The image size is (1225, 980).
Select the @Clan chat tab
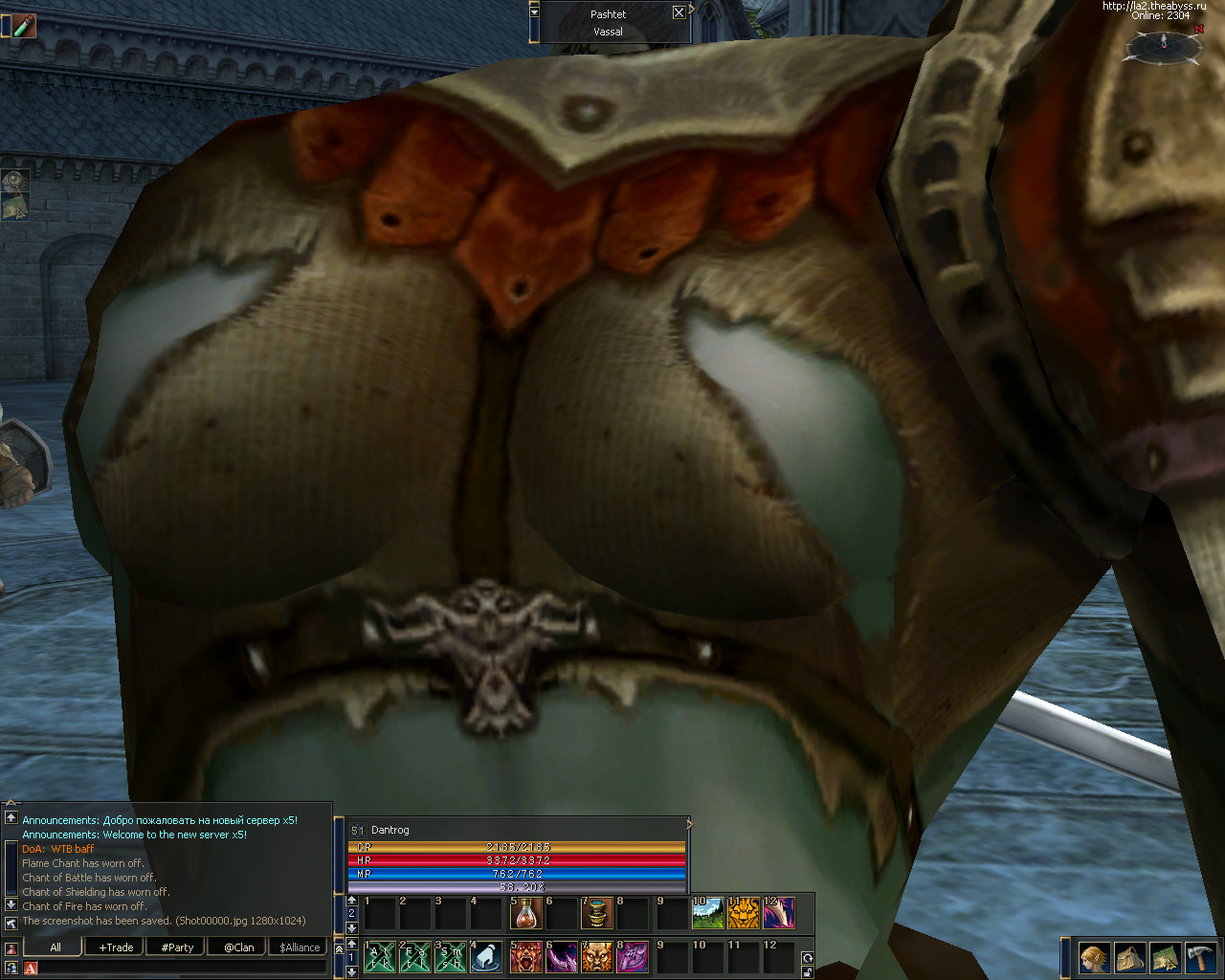tap(238, 947)
